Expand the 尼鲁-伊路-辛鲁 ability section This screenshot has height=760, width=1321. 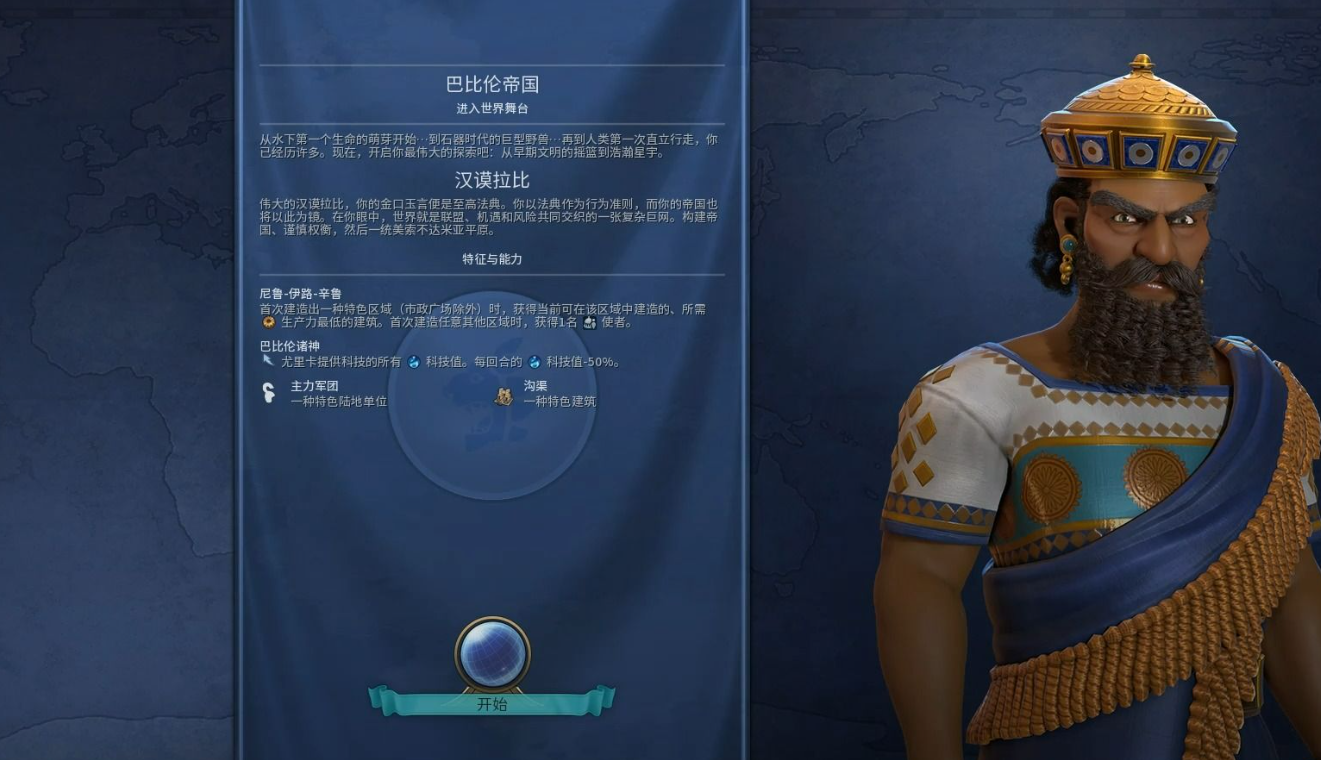[300, 293]
